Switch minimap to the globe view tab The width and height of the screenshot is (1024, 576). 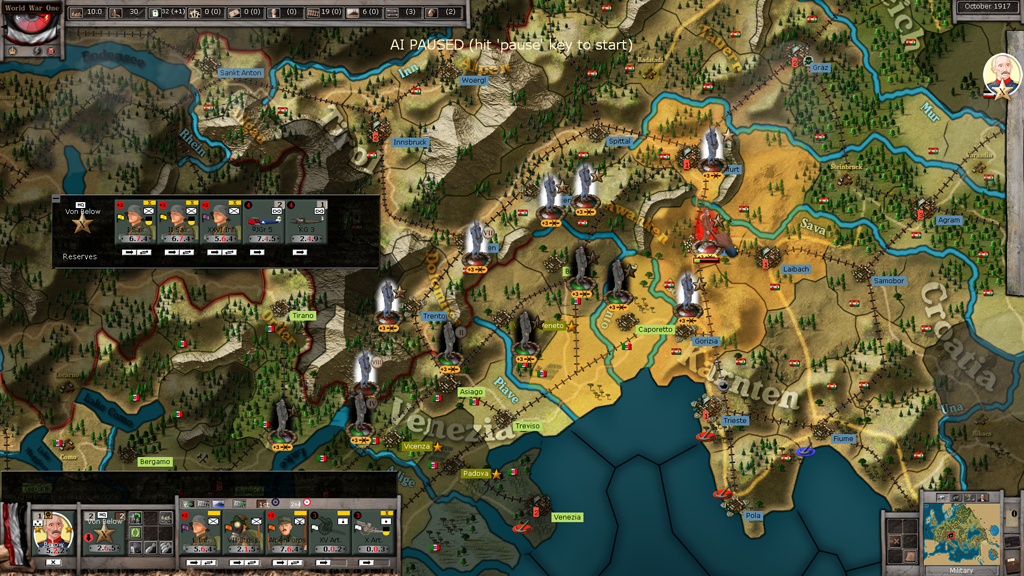956,497
